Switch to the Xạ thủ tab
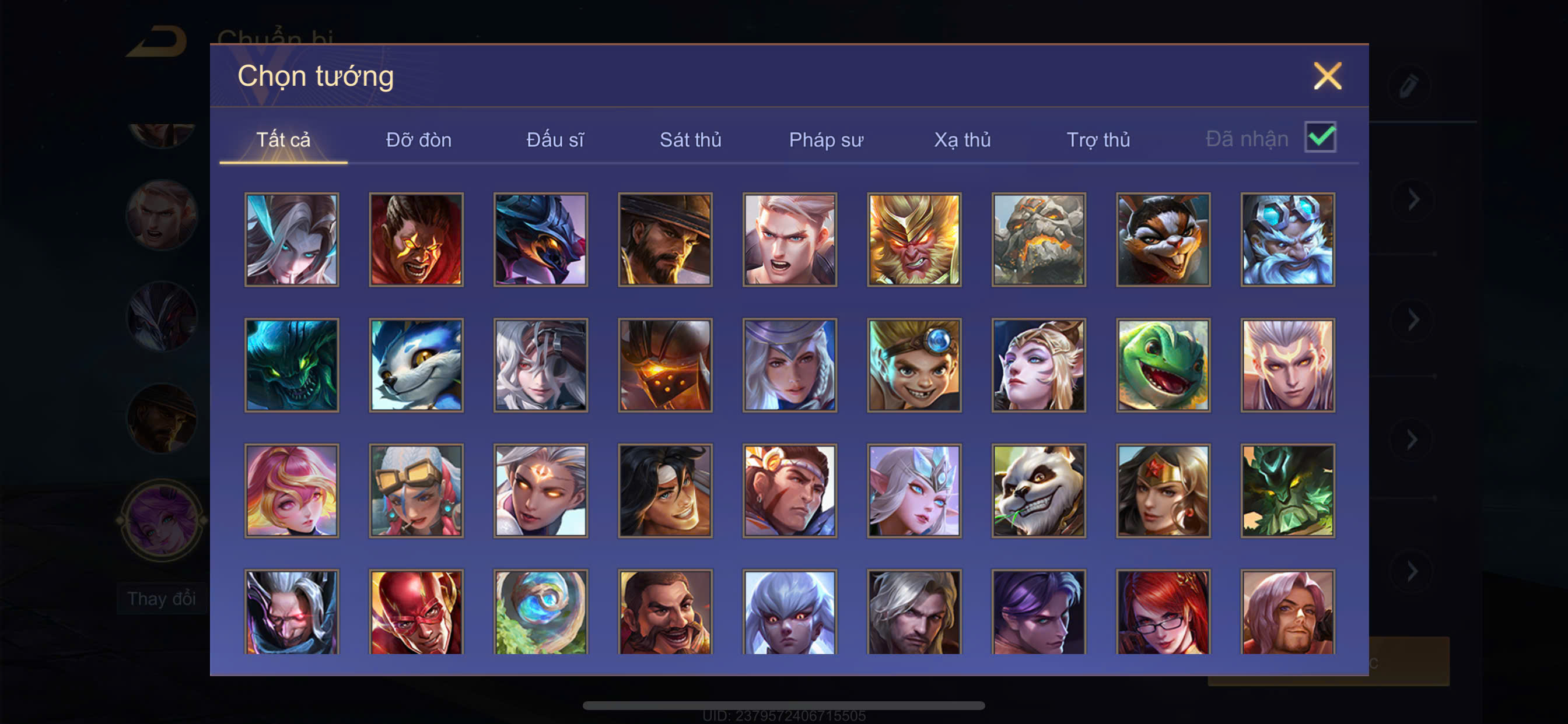Screen dimensions: 1568x724 [963, 140]
